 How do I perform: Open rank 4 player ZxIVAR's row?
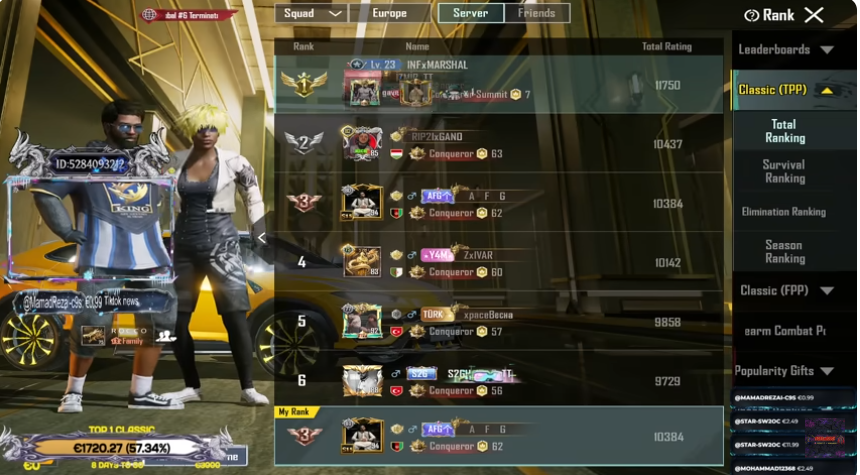pyautogui.click(x=498, y=263)
